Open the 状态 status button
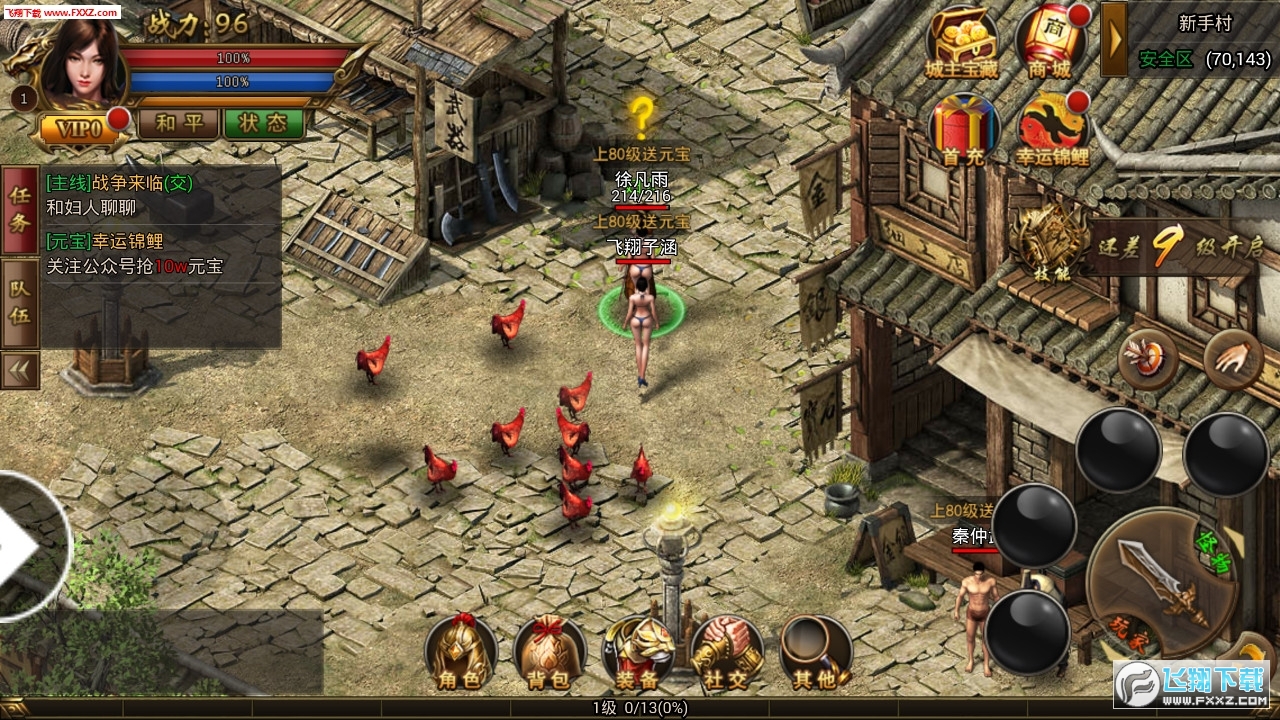This screenshot has height=720, width=1280. point(263,124)
